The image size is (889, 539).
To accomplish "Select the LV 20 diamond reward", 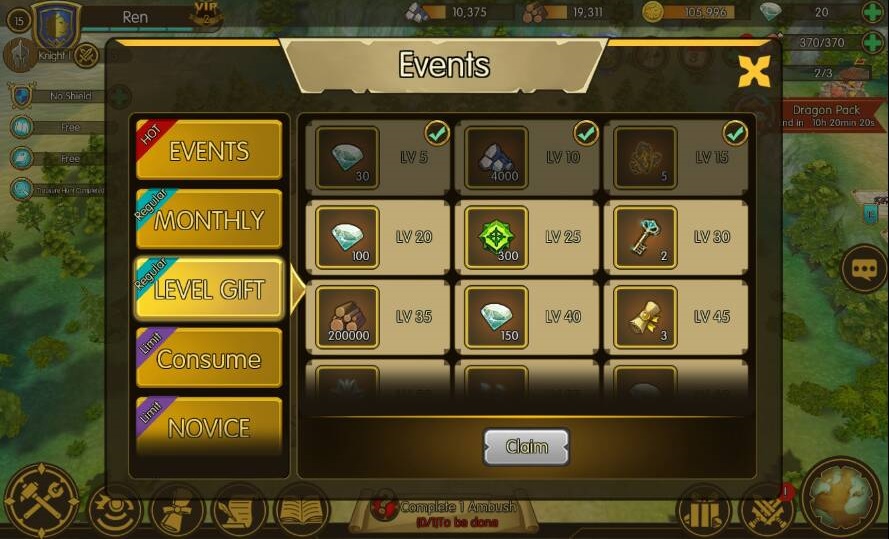I will pyautogui.click(x=347, y=238).
